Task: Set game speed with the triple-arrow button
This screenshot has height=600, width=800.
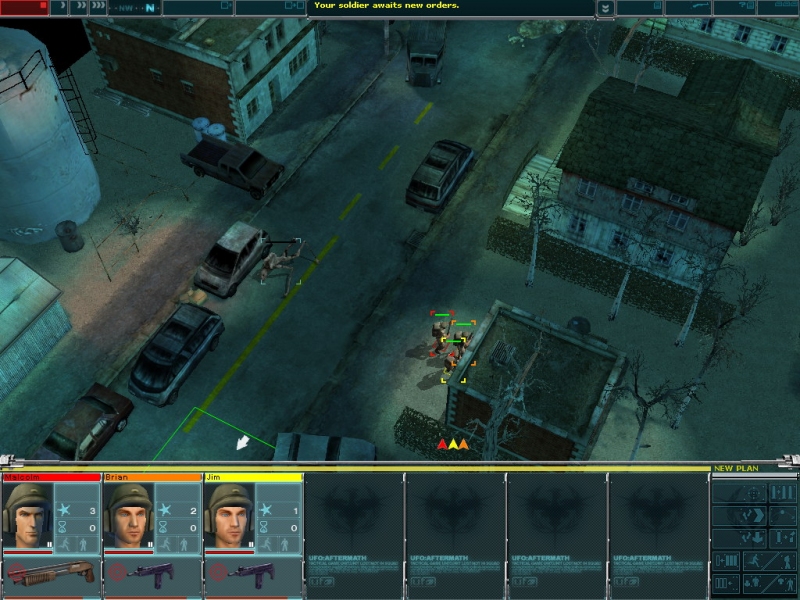Action: click(x=98, y=7)
